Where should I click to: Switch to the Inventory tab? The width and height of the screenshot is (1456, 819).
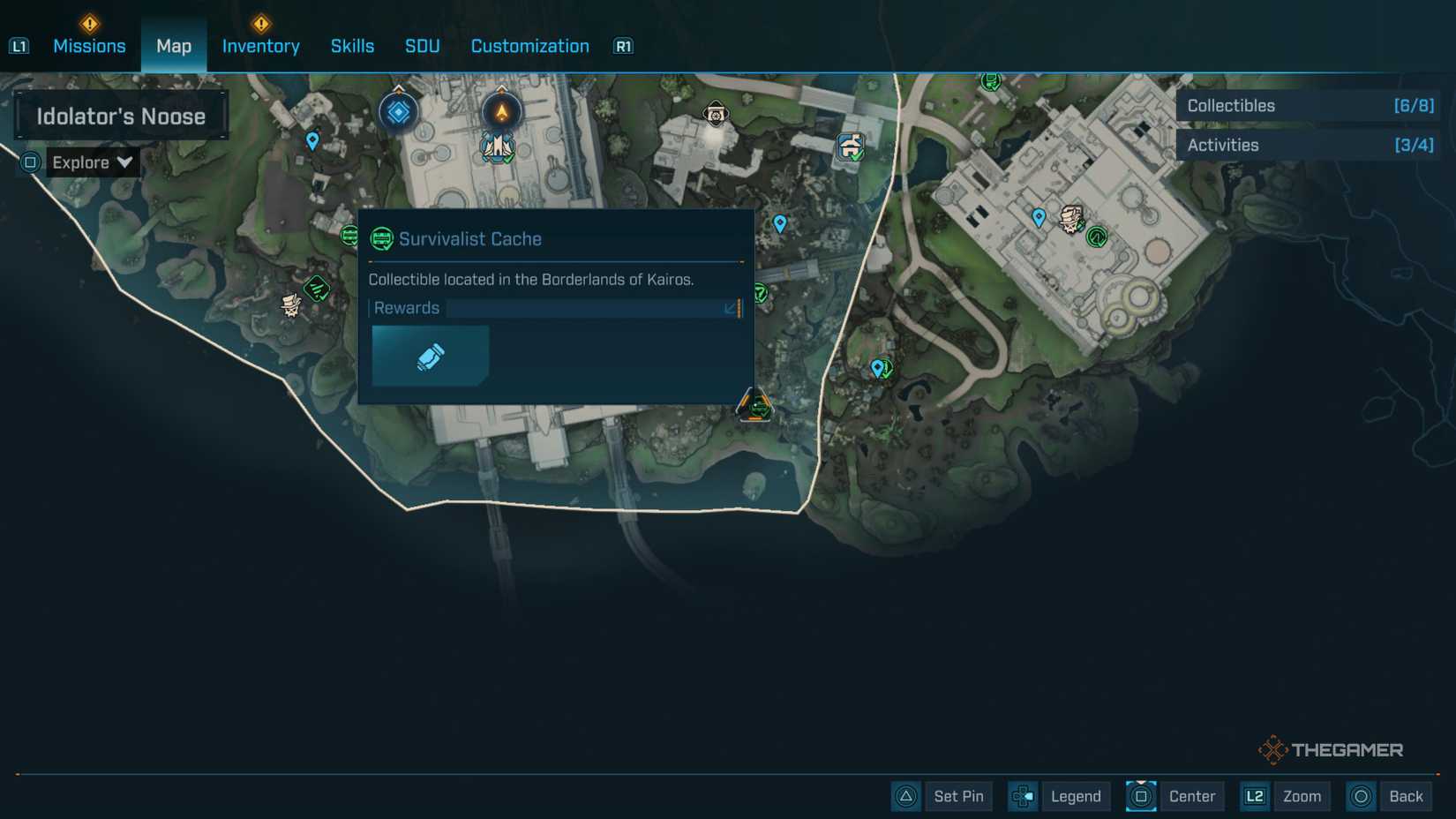pyautogui.click(x=260, y=46)
